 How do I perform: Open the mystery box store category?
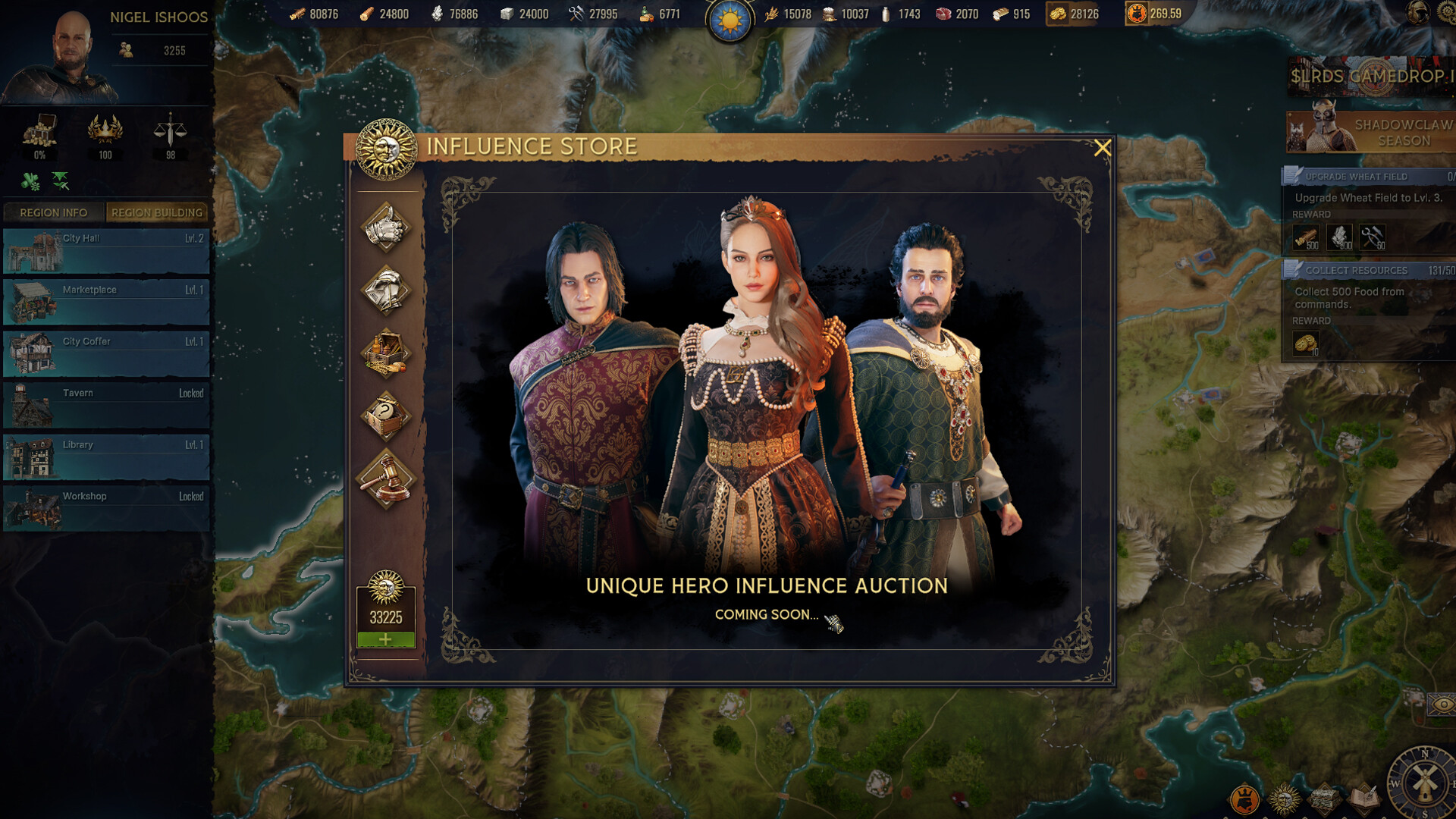point(387,413)
